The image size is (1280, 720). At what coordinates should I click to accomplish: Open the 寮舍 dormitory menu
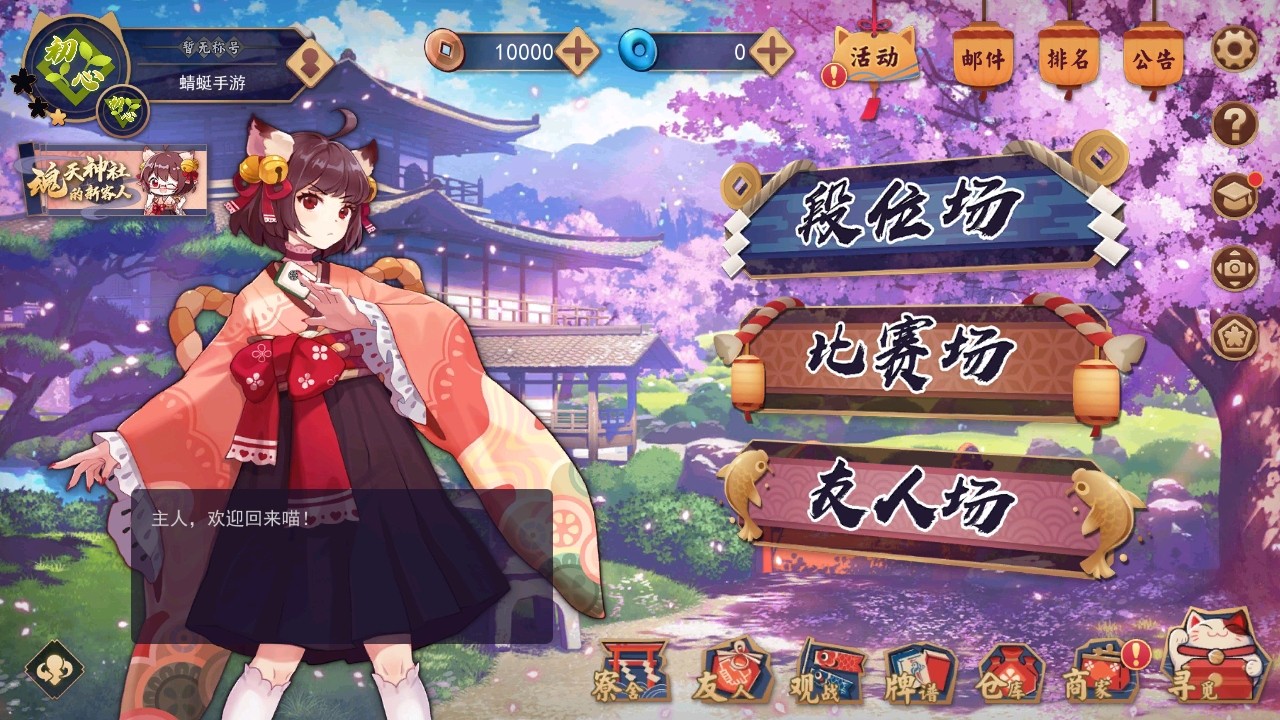click(x=631, y=673)
